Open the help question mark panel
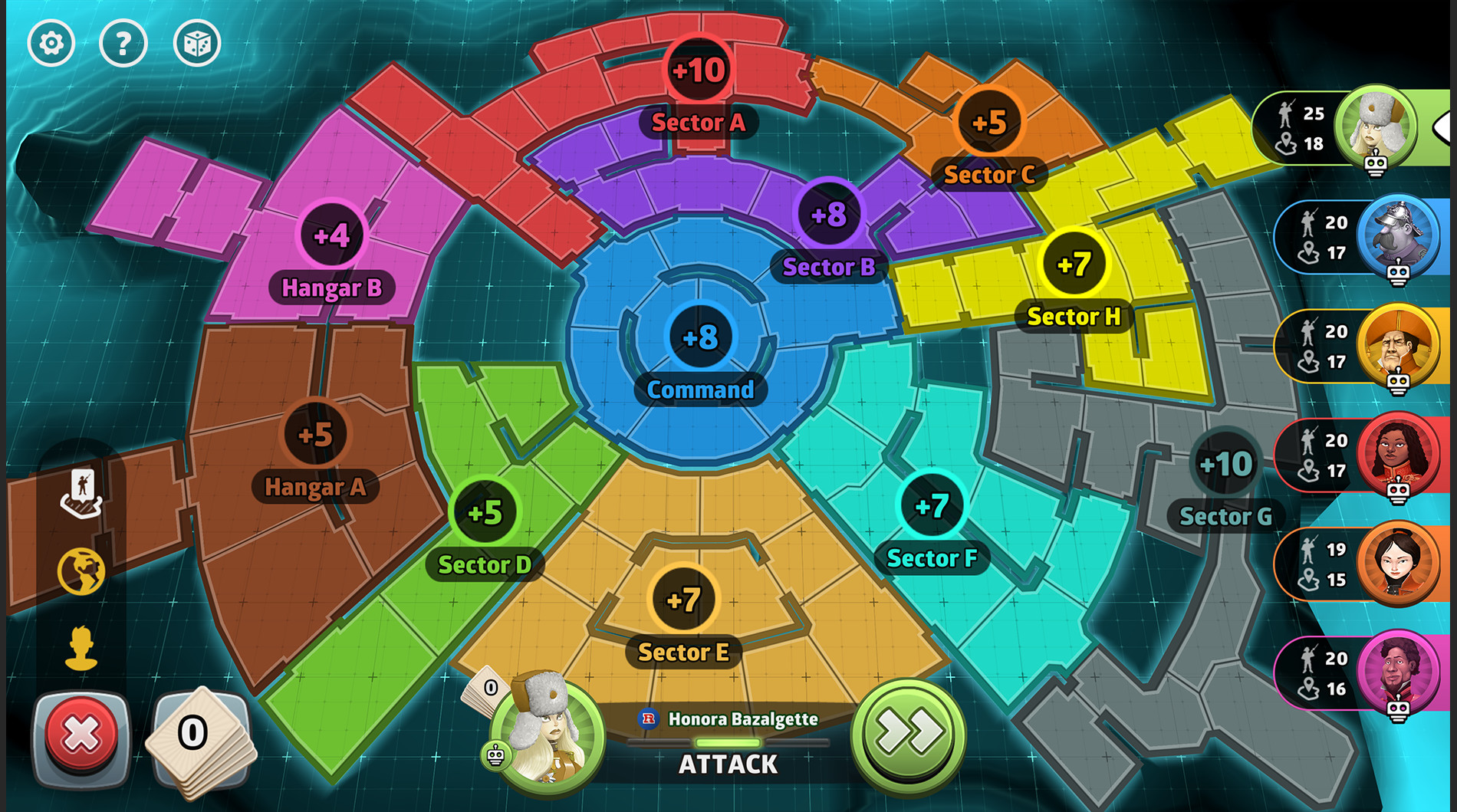 point(123,44)
